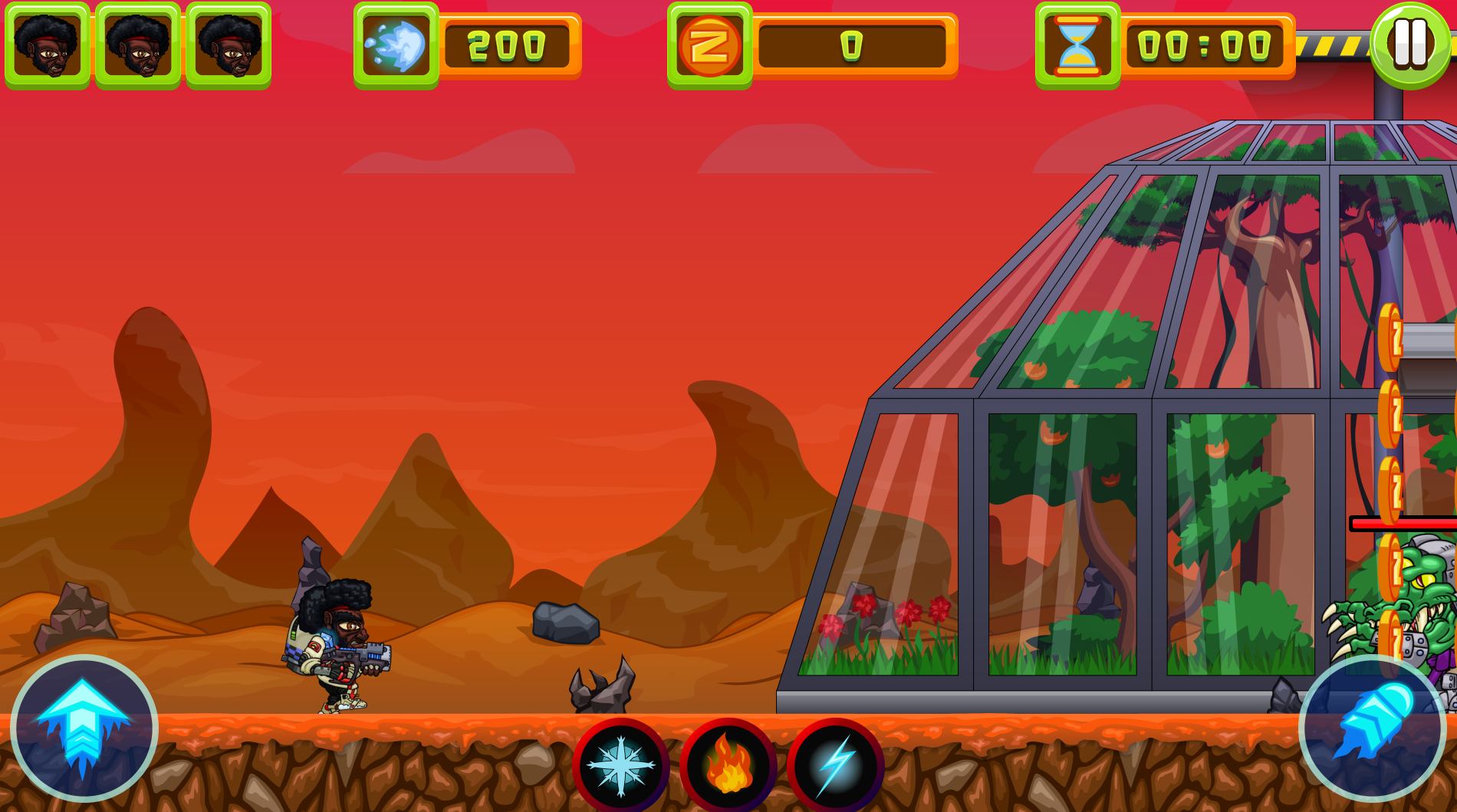
Task: Pause the game with the green button
Action: pyautogui.click(x=1409, y=44)
